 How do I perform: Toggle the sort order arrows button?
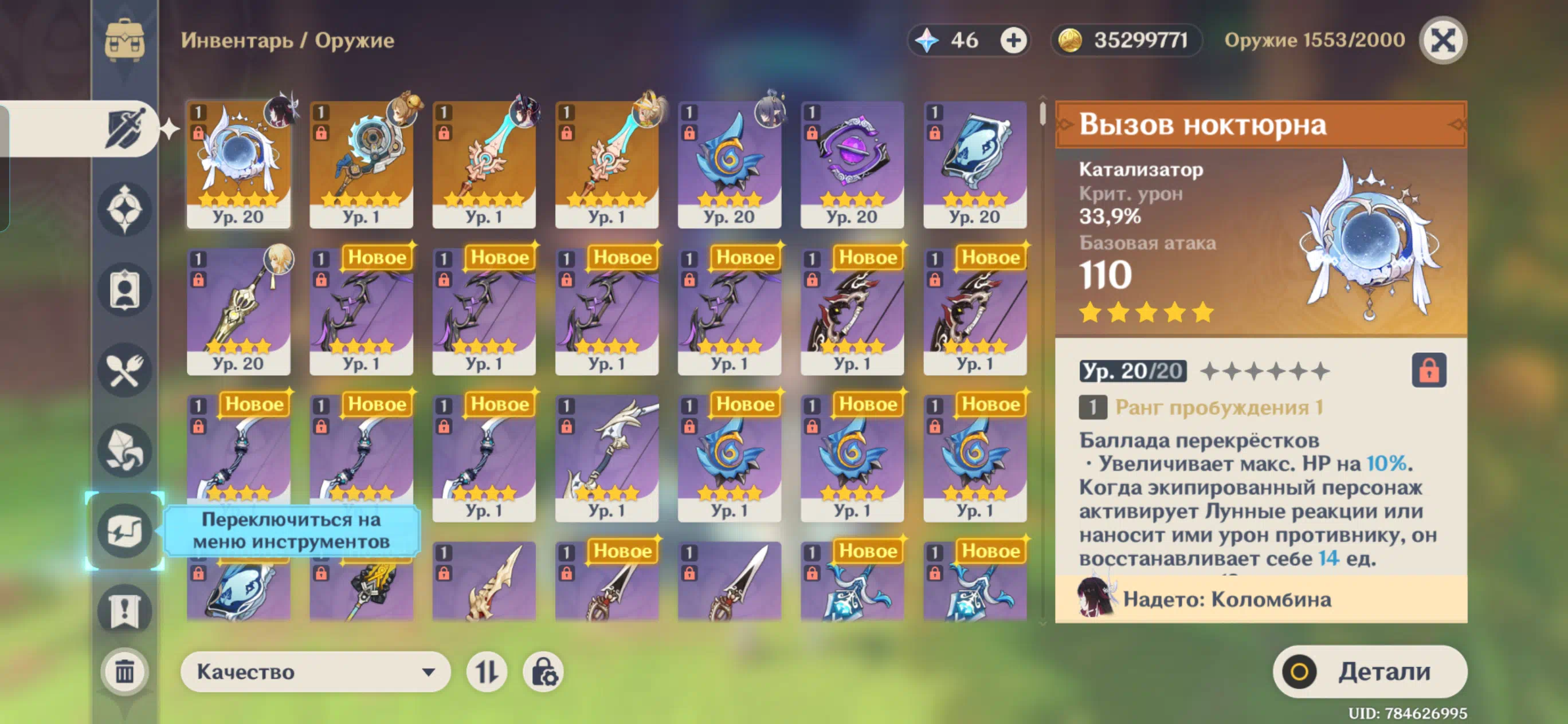[487, 672]
